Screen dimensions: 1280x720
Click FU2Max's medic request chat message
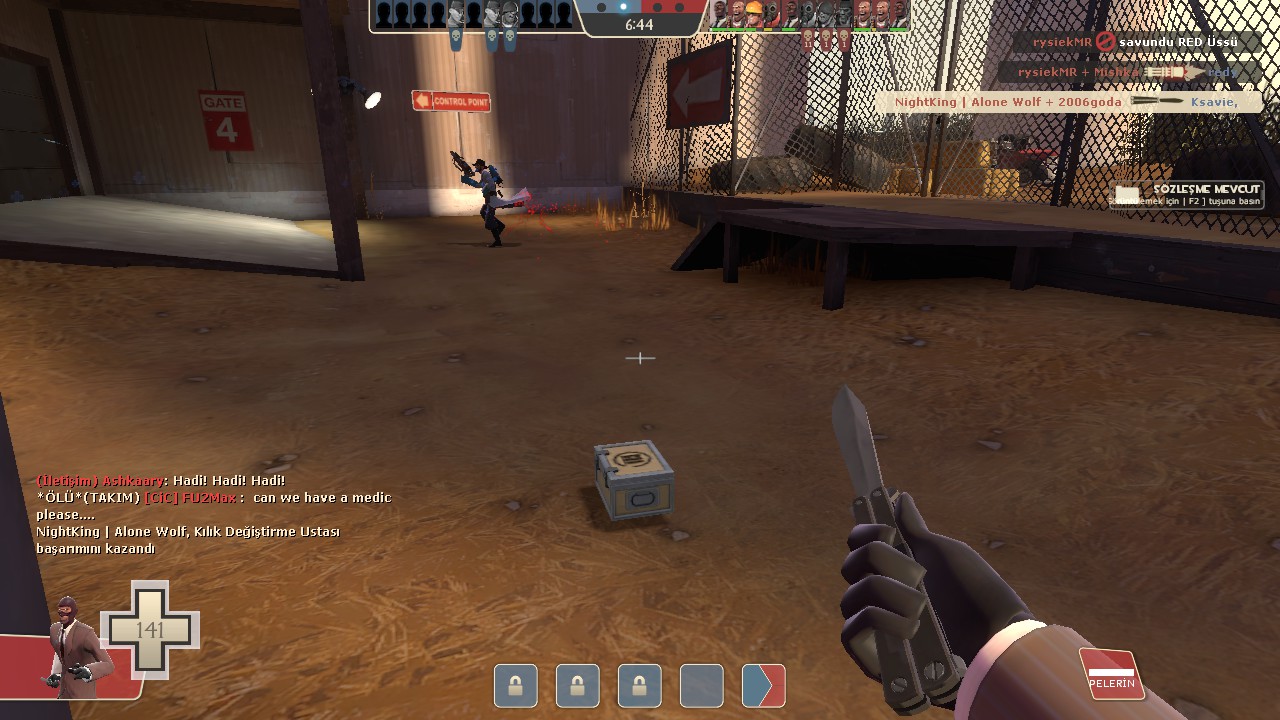(x=214, y=505)
